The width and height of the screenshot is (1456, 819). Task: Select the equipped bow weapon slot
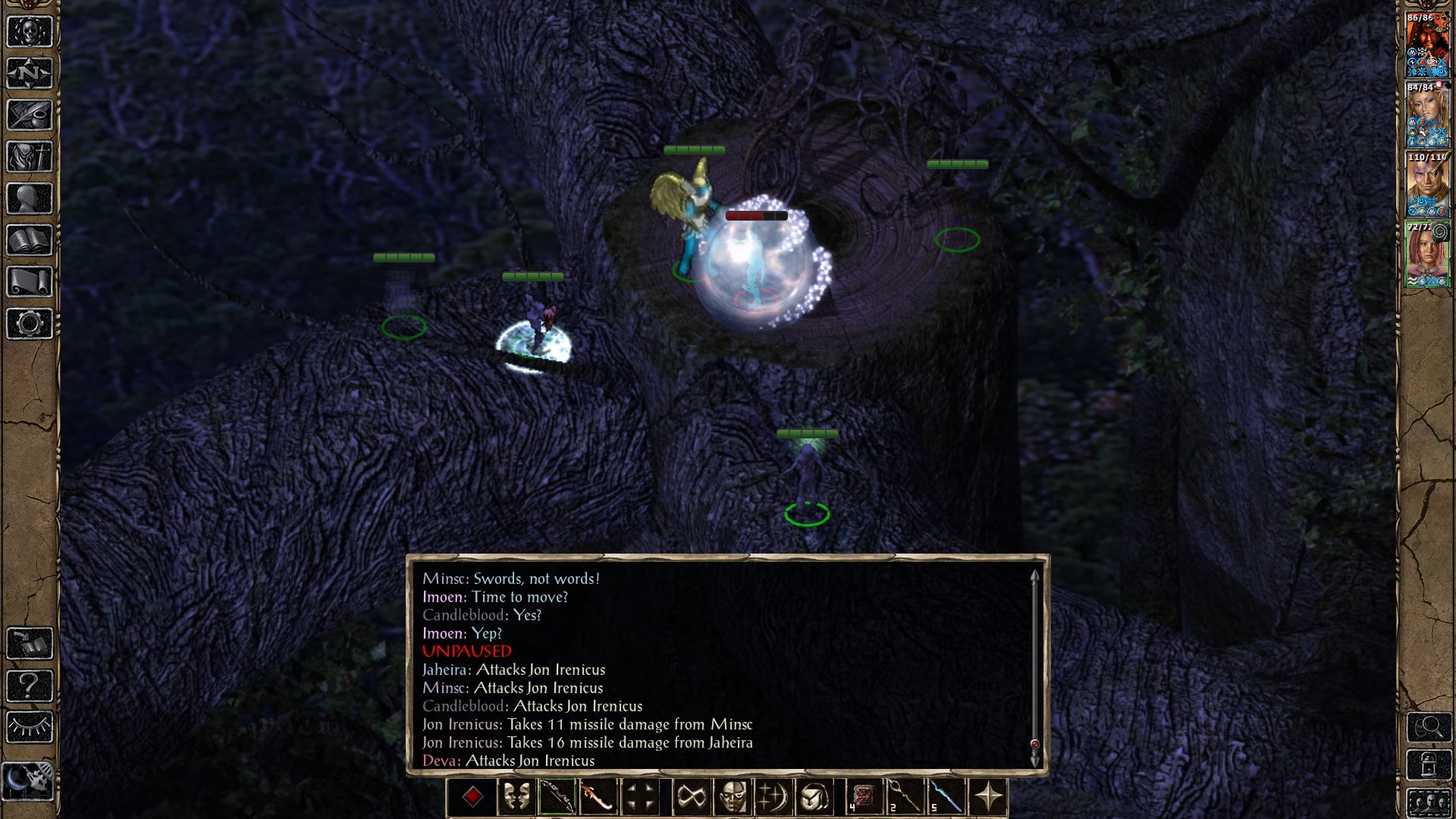pos(558,798)
